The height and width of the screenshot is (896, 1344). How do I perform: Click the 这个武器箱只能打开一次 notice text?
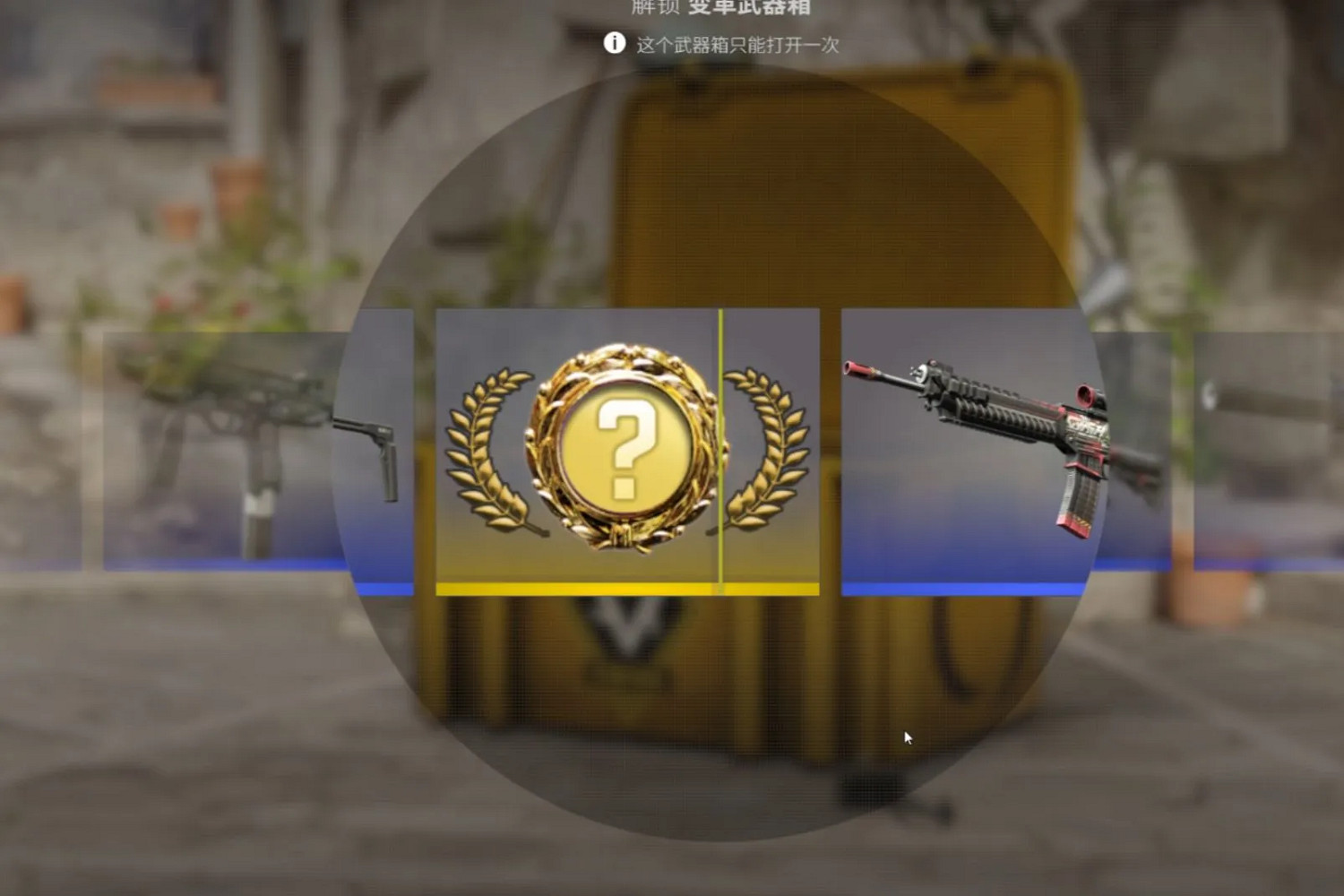(737, 43)
